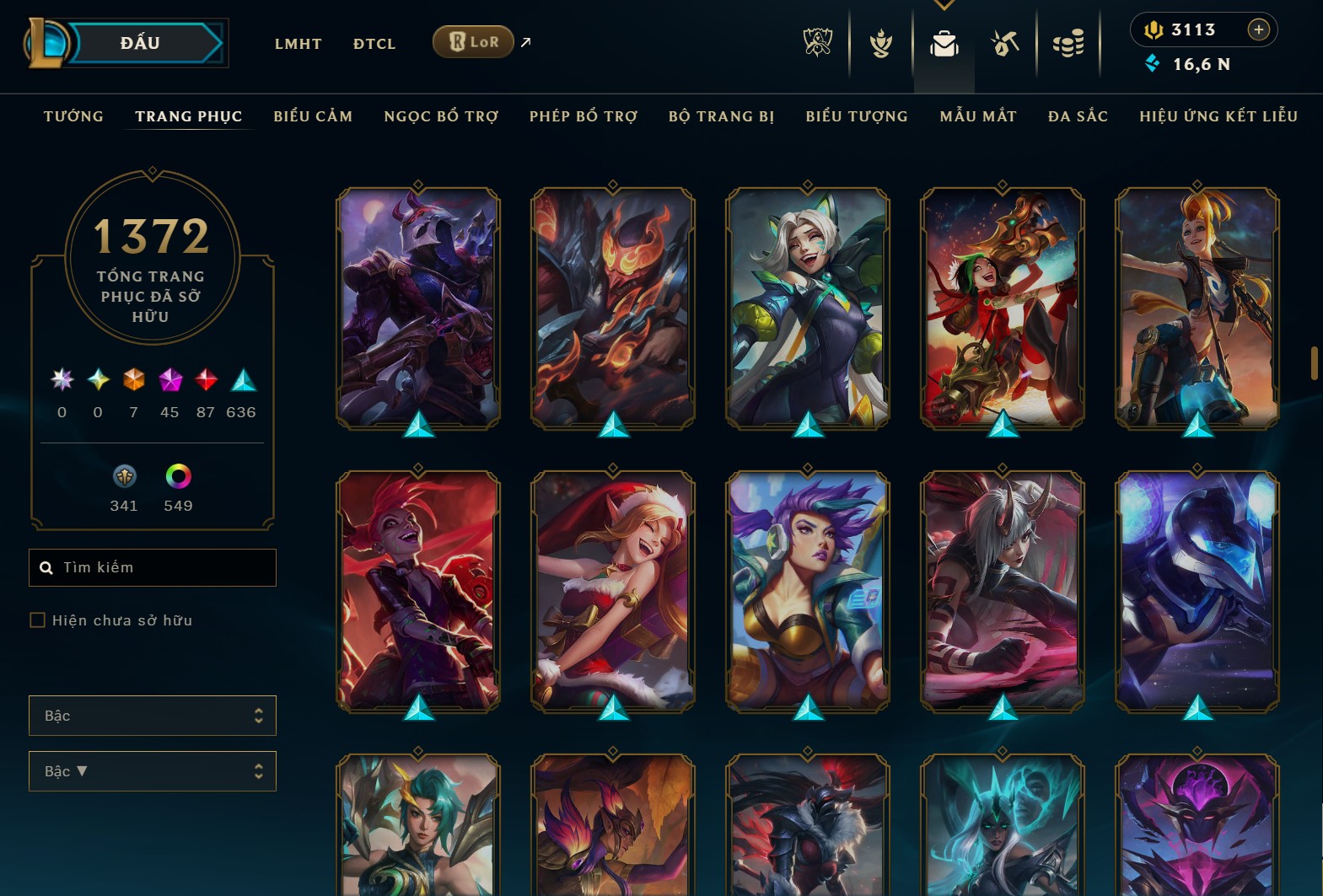Viewport: 1323px width, 896px height.
Task: Open the Store with the coin stack icon
Action: (1068, 44)
